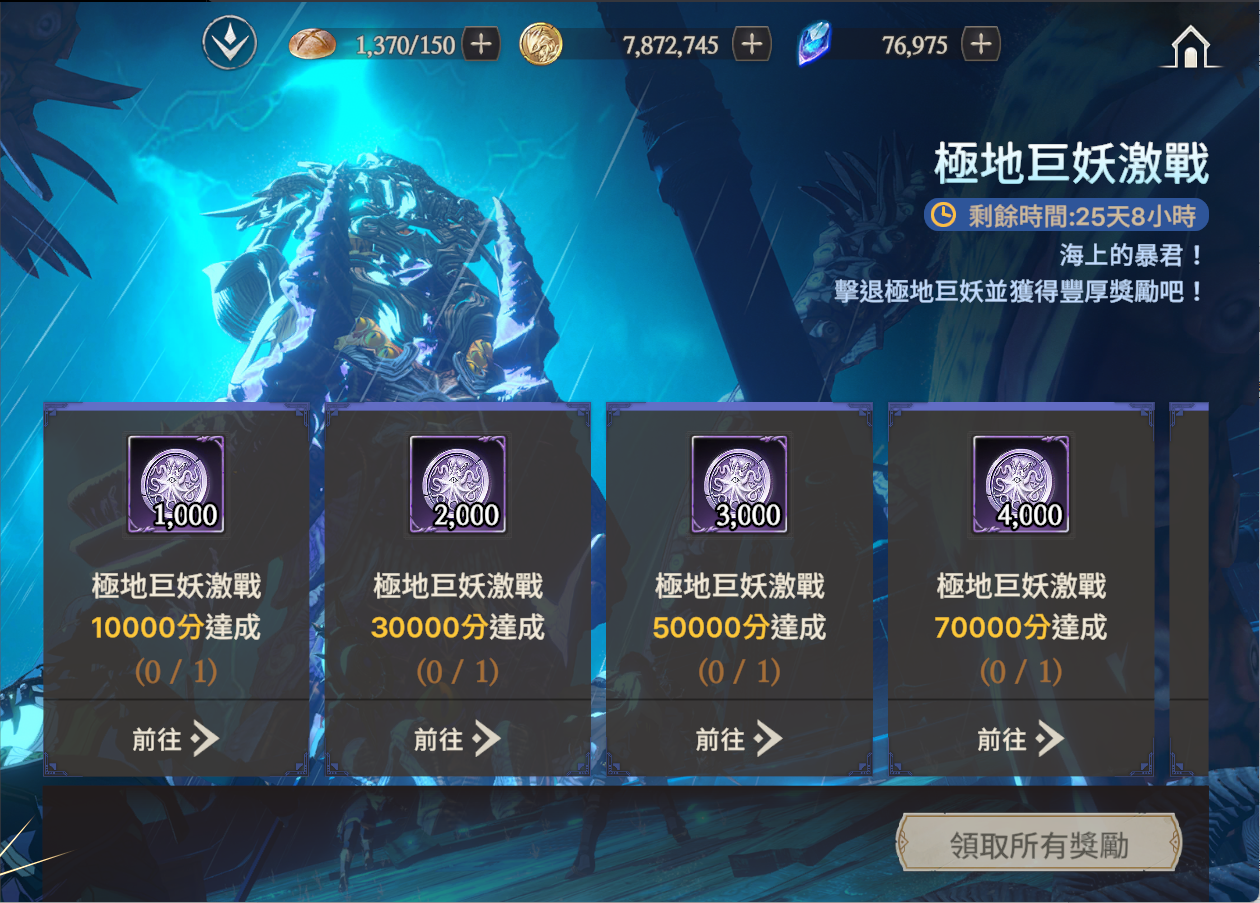Image resolution: width=1260 pixels, height=903 pixels.
Task: Buy more gold coins with plus button
Action: [x=752, y=44]
